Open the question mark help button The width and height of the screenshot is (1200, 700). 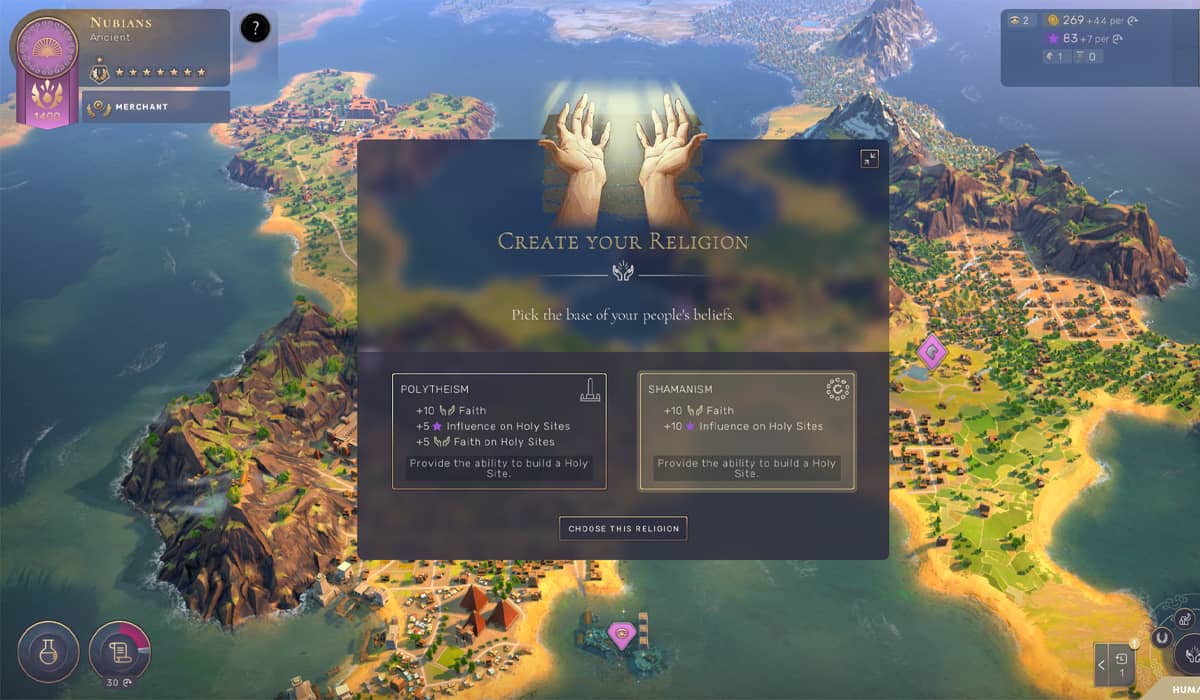point(255,28)
